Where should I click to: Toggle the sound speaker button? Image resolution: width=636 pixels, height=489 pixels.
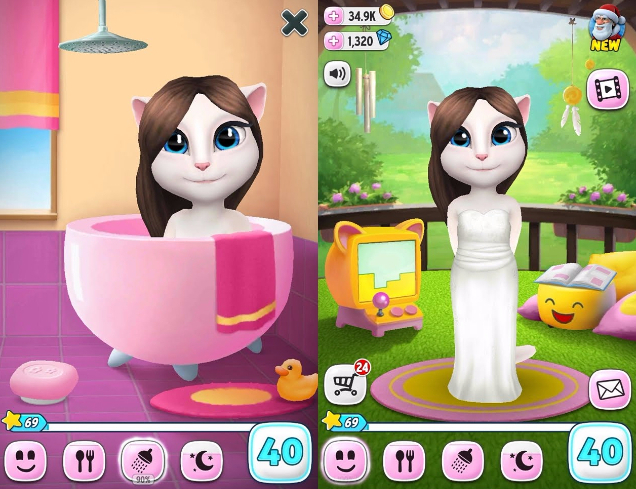337,74
